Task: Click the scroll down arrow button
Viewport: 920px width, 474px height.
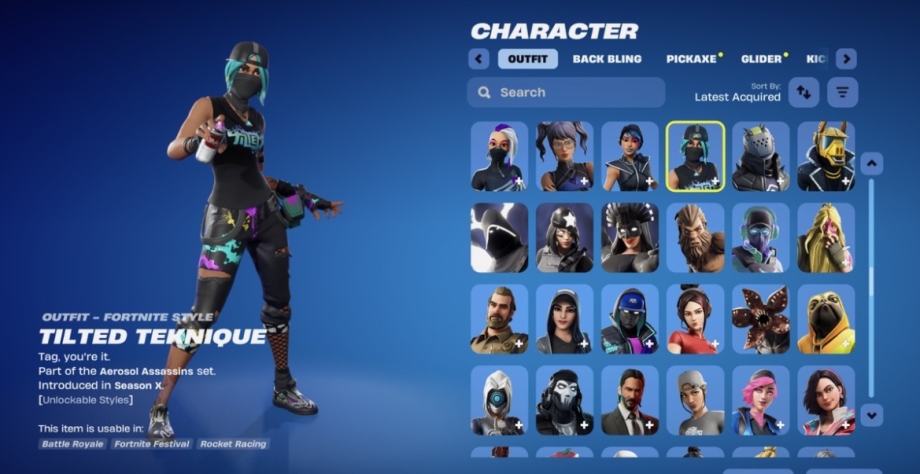Action: [x=872, y=413]
